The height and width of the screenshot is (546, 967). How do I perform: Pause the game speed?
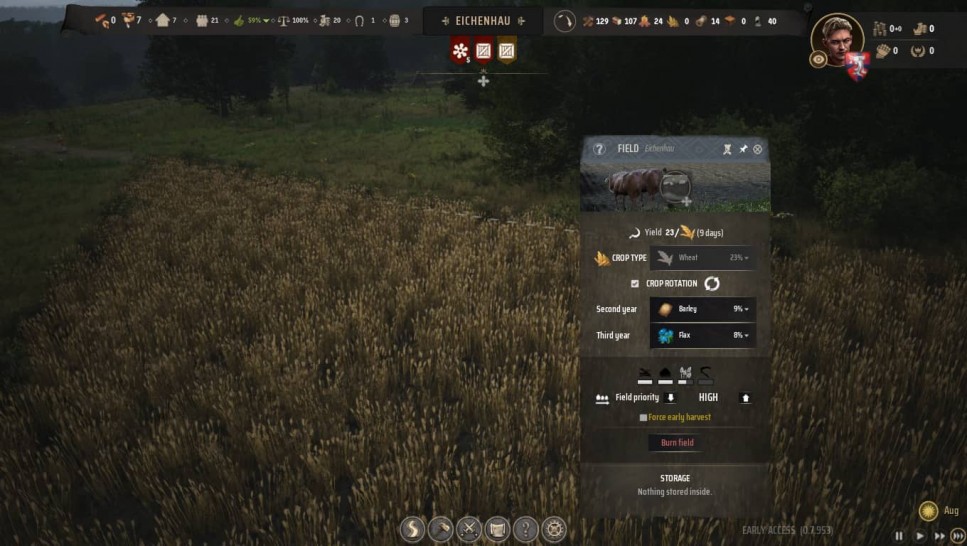point(899,535)
